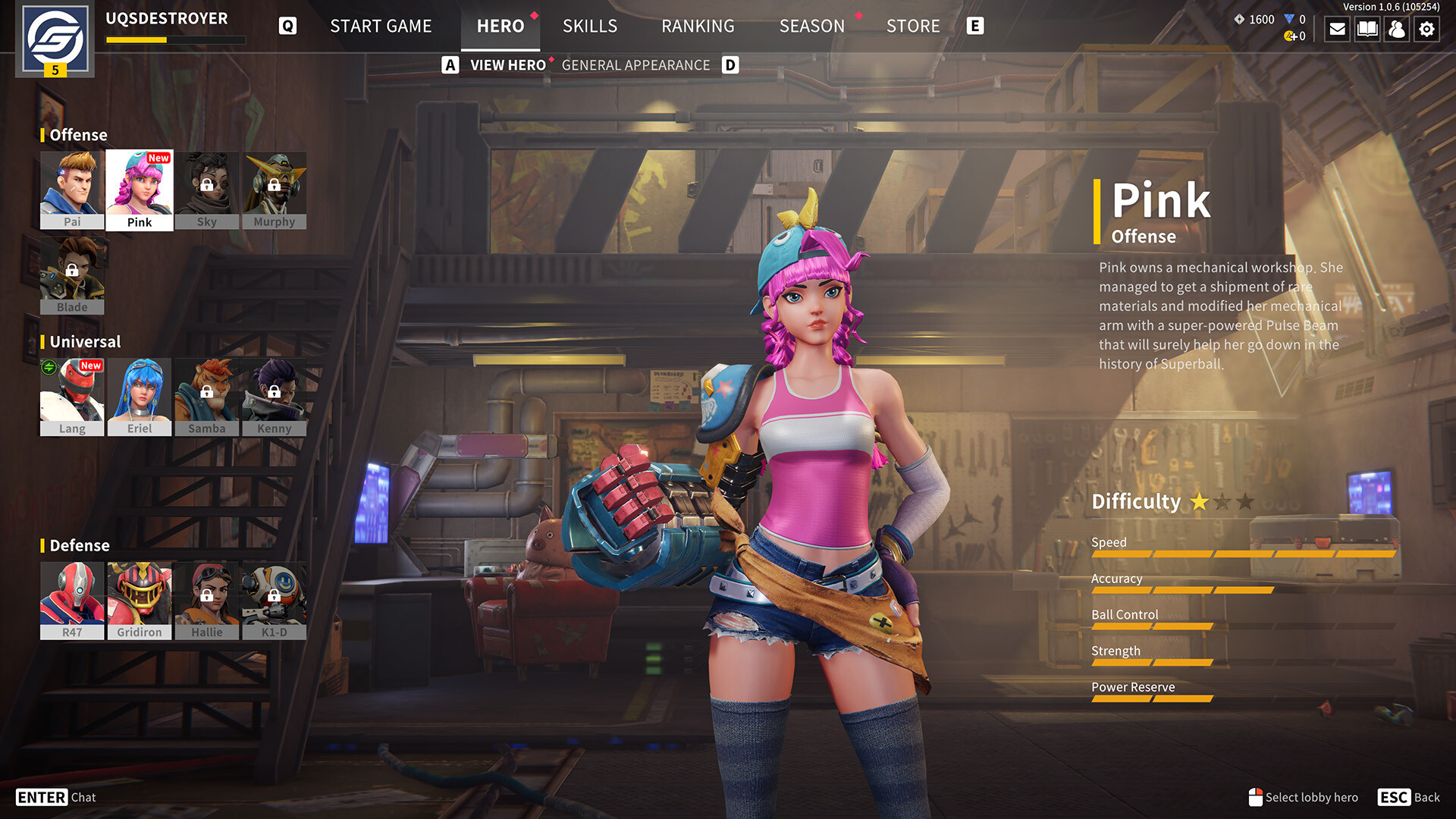Screen dimensions: 1456x819
Task: Choose the locked hero Sky
Action: click(x=207, y=190)
